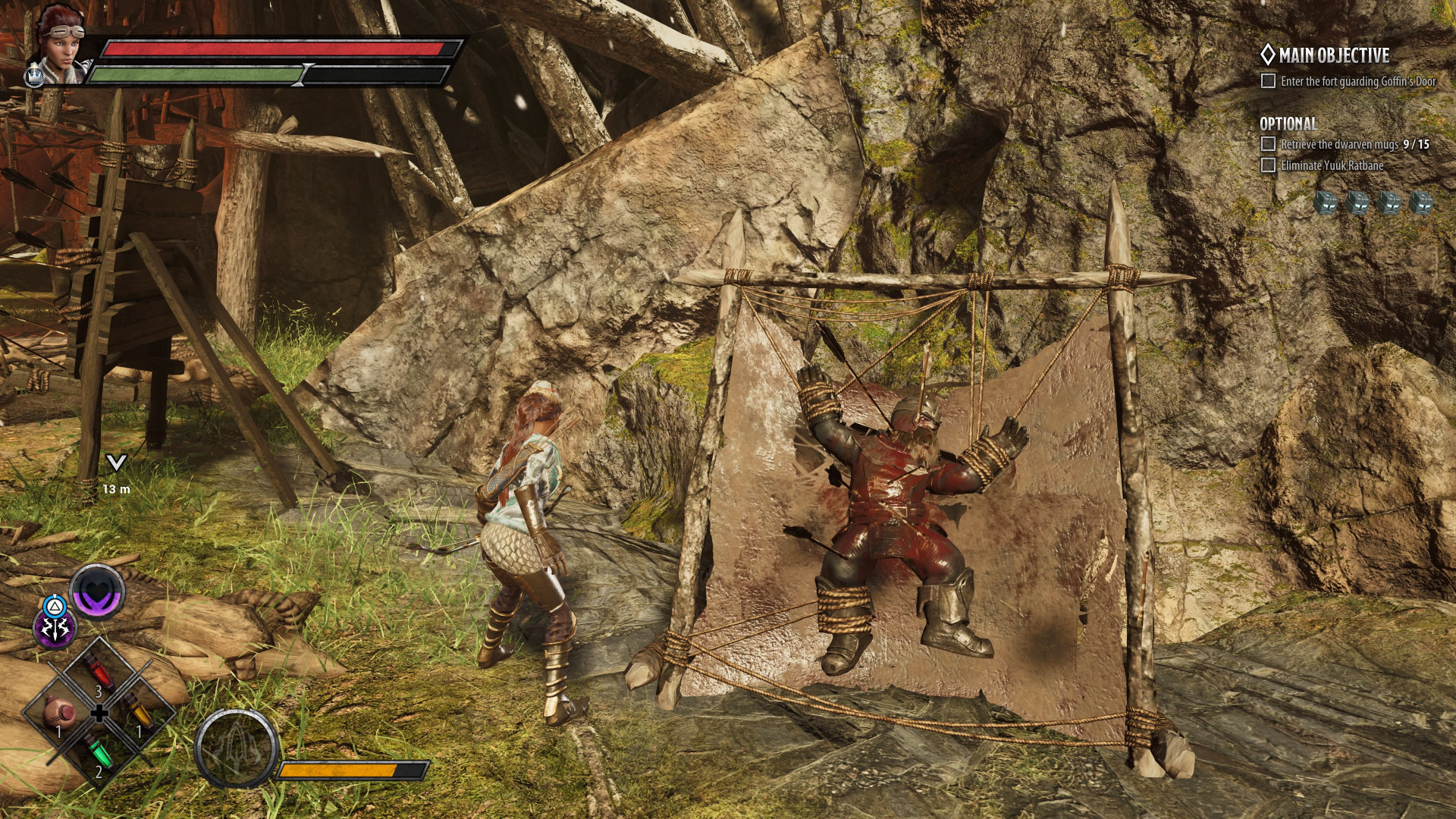
Task: Click the character portrait with goggles
Action: point(61,45)
